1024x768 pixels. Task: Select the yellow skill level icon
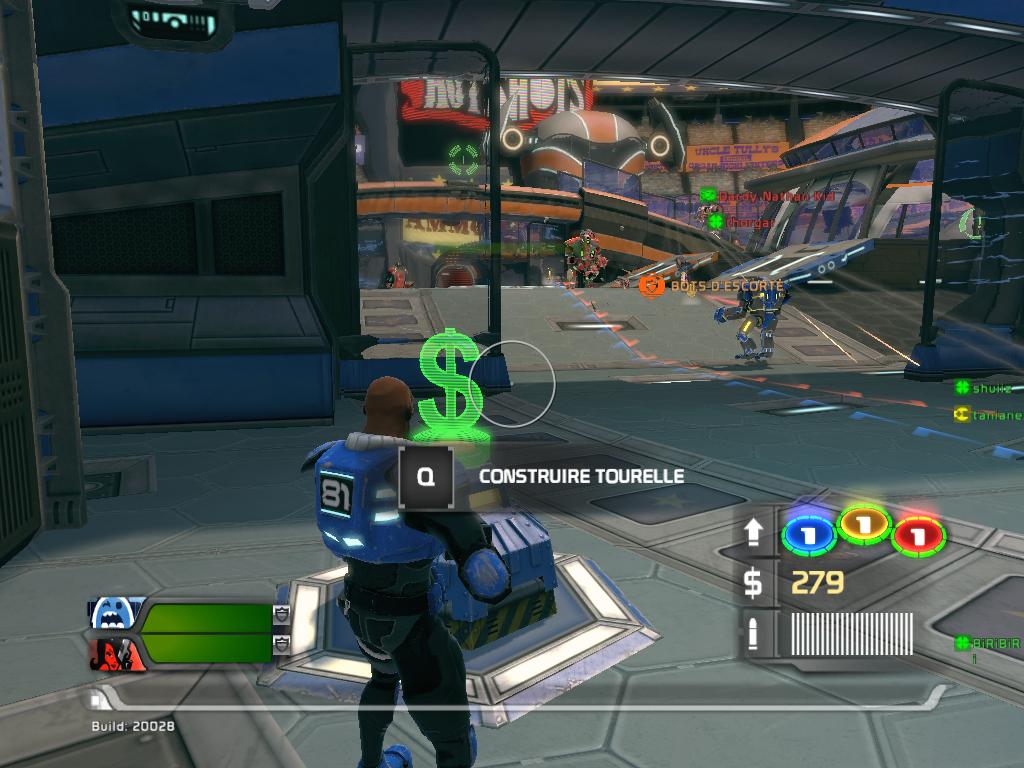[864, 524]
